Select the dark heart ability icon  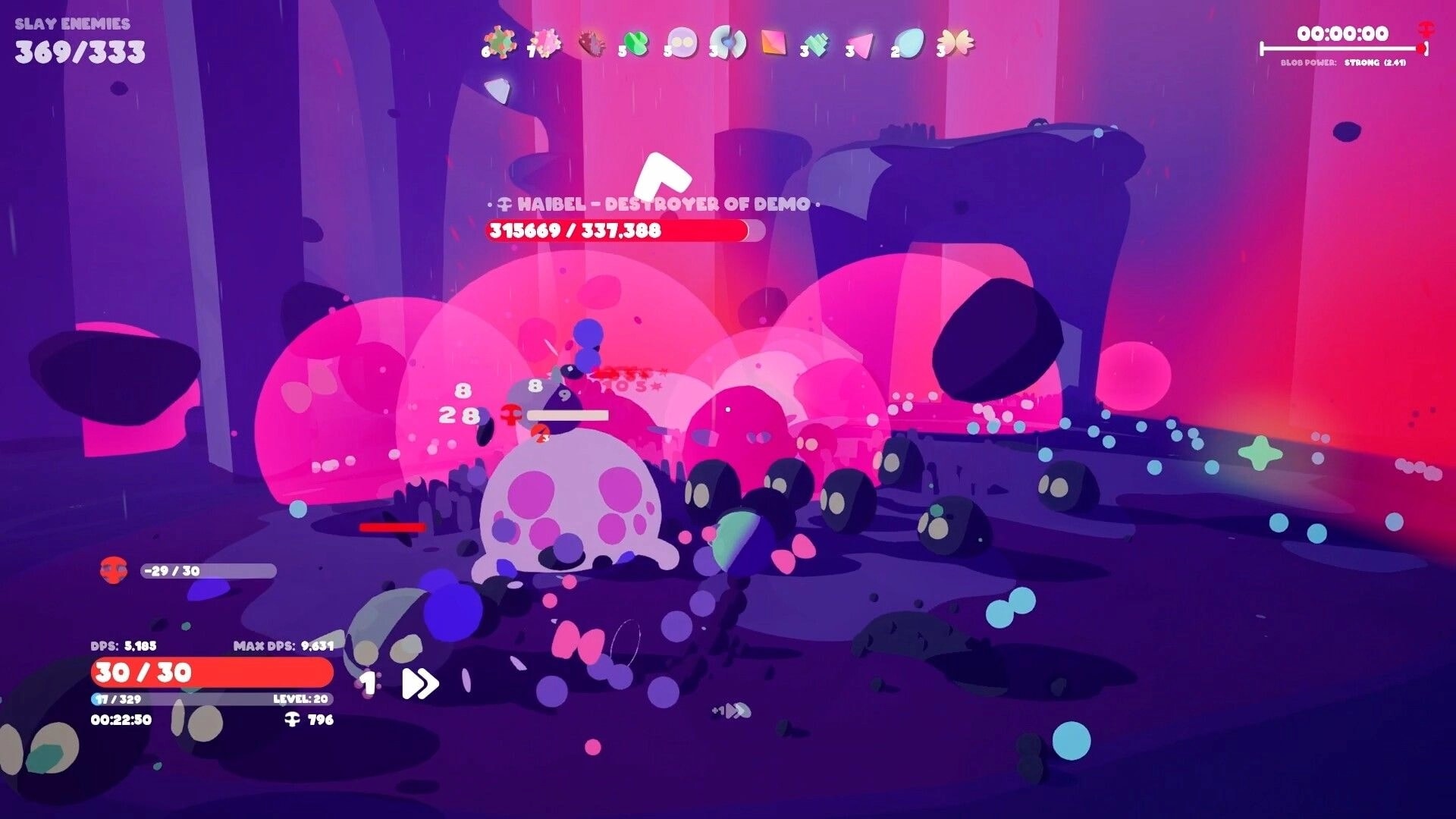[x=592, y=44]
